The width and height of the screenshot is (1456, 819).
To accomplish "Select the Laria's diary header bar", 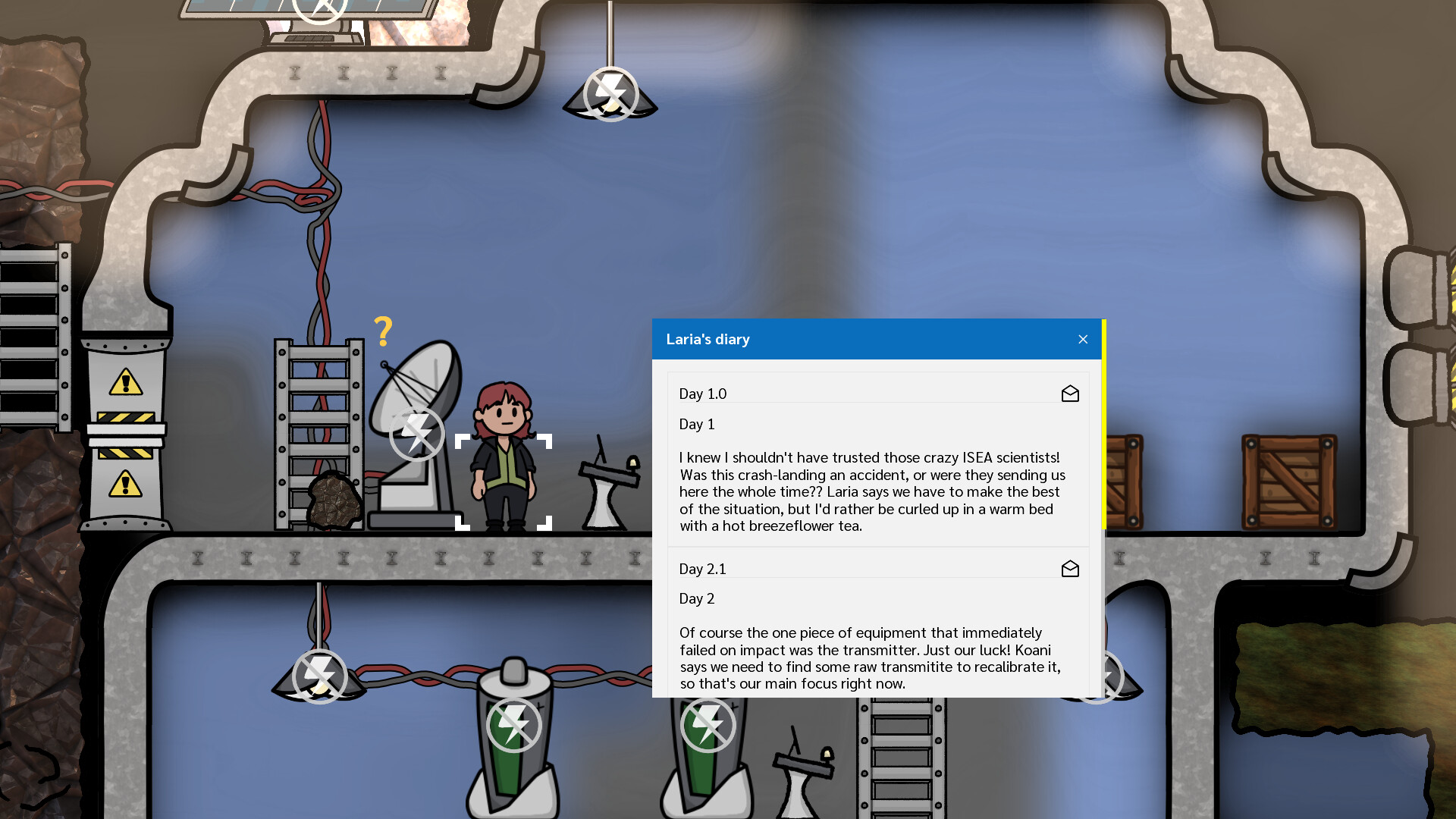I will pos(834,339).
